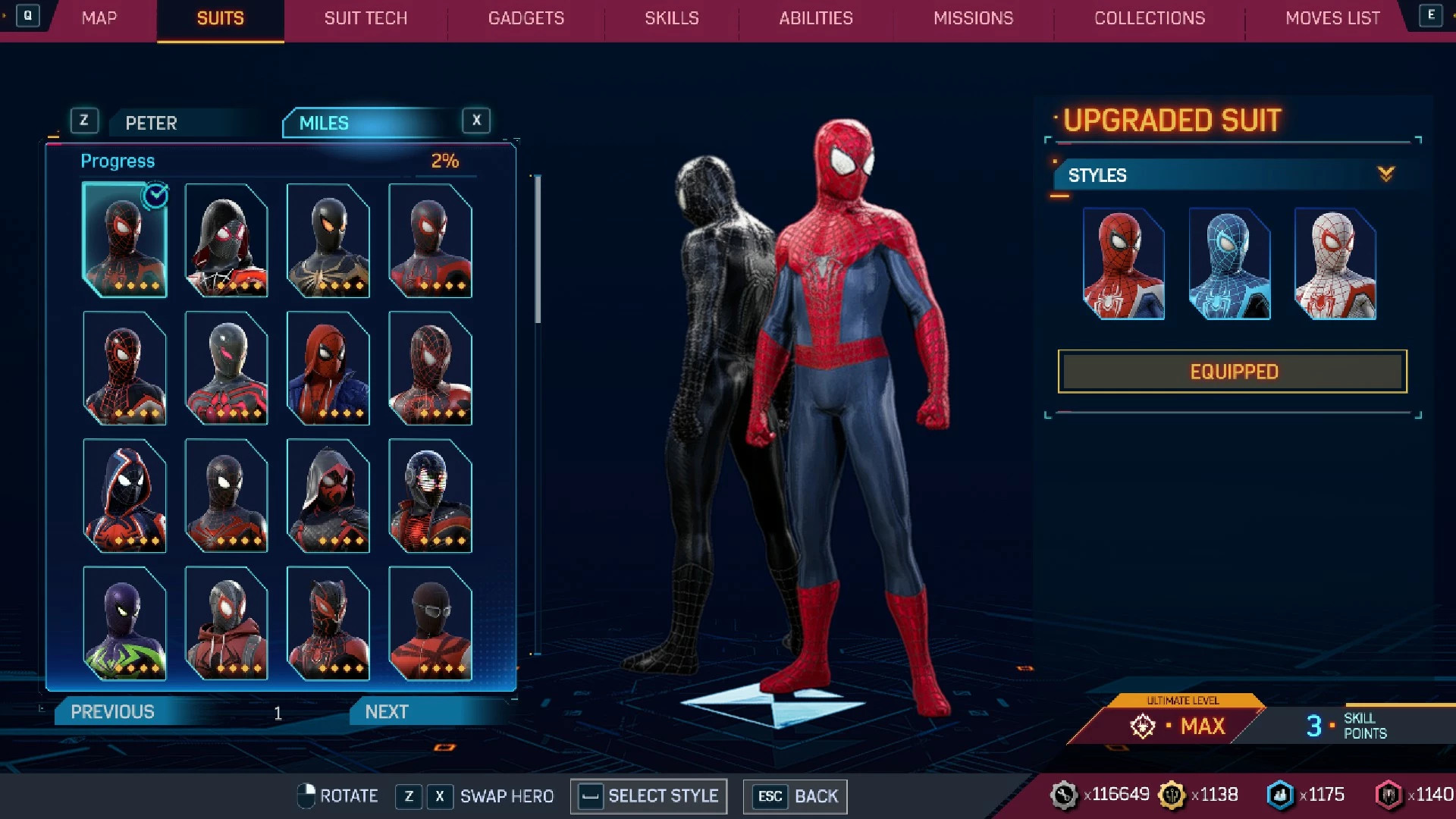Click the gold upgrade parts gear icon
The image size is (1456, 819).
point(1172,794)
